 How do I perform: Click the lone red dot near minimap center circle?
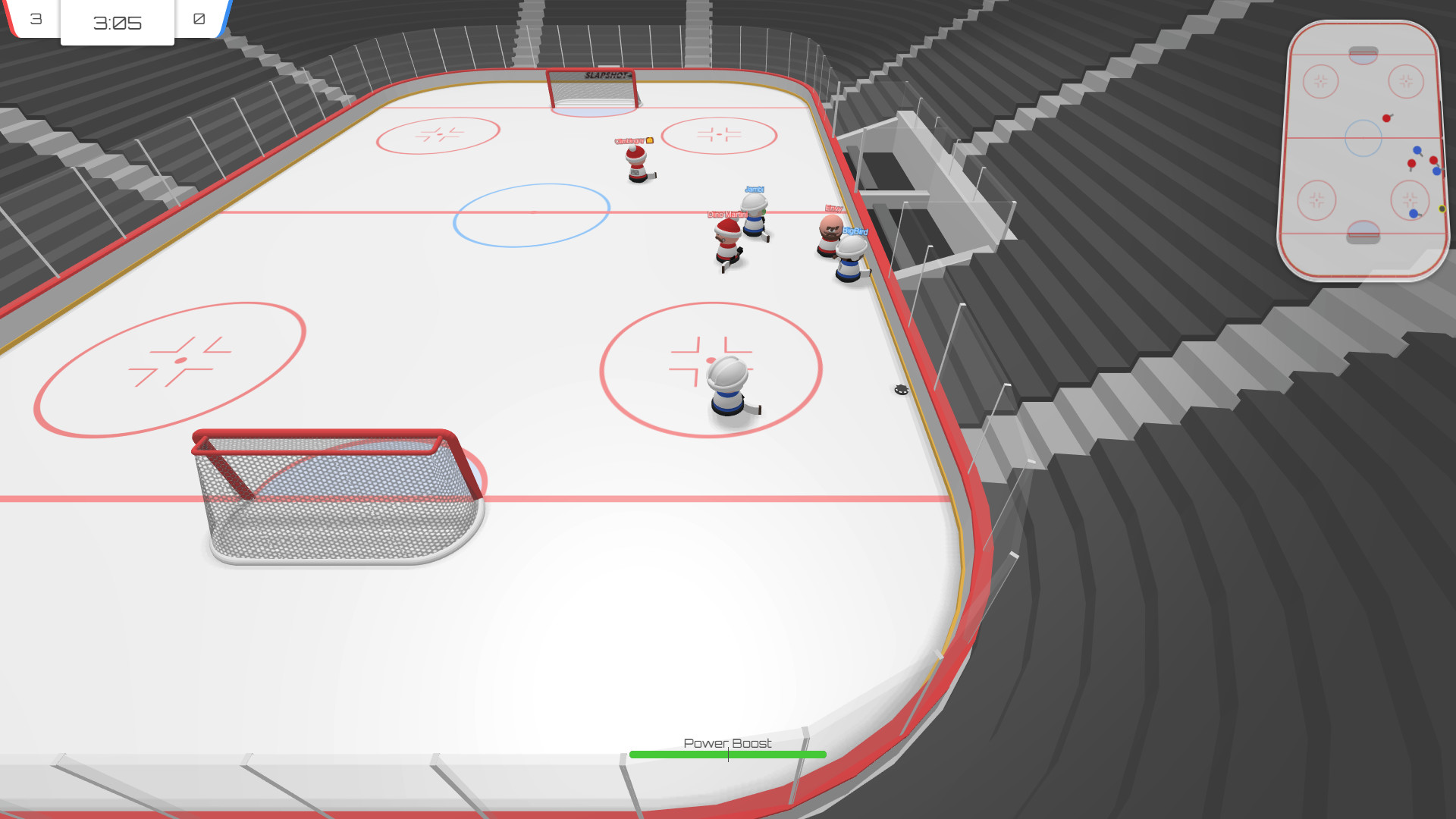1387,118
